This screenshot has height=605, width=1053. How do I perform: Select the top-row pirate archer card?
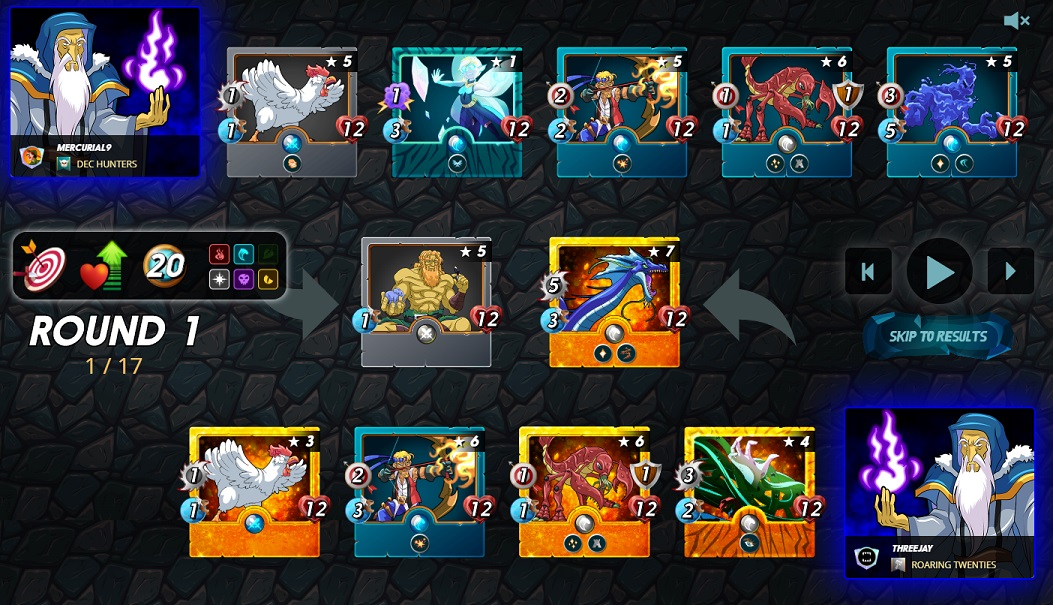pyautogui.click(x=622, y=112)
